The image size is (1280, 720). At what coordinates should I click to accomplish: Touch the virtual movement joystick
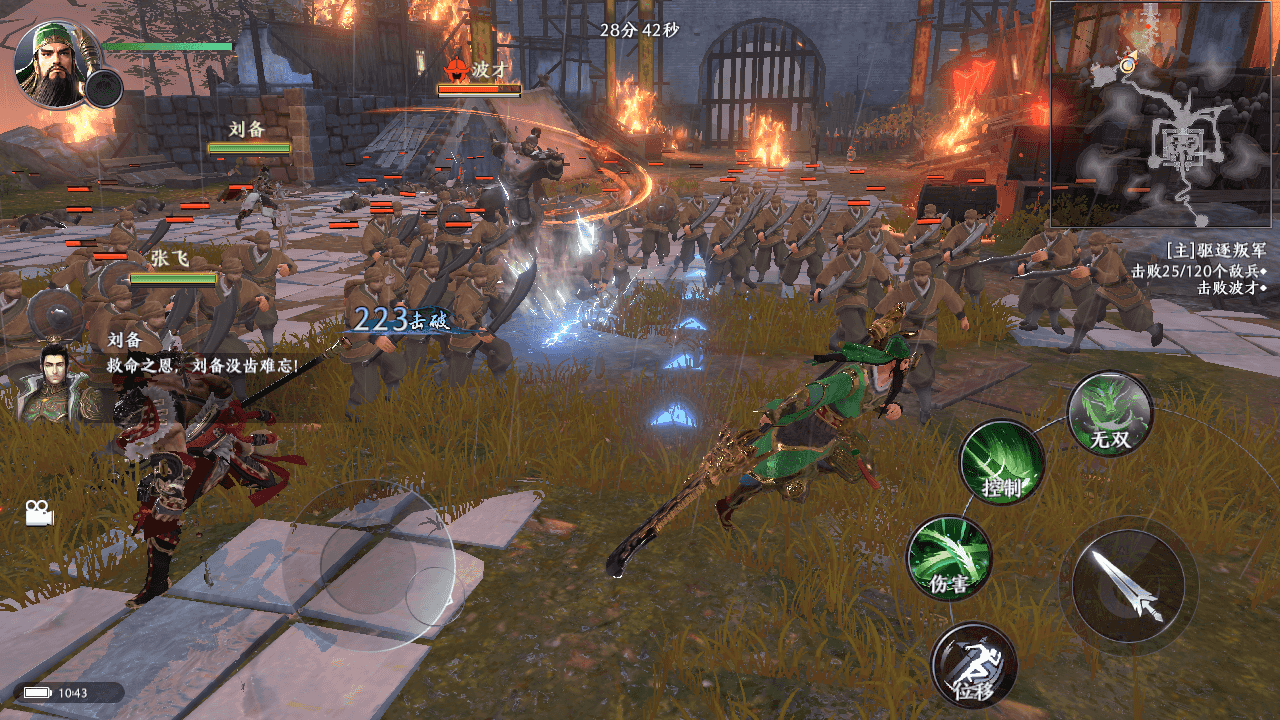pyautogui.click(x=369, y=566)
